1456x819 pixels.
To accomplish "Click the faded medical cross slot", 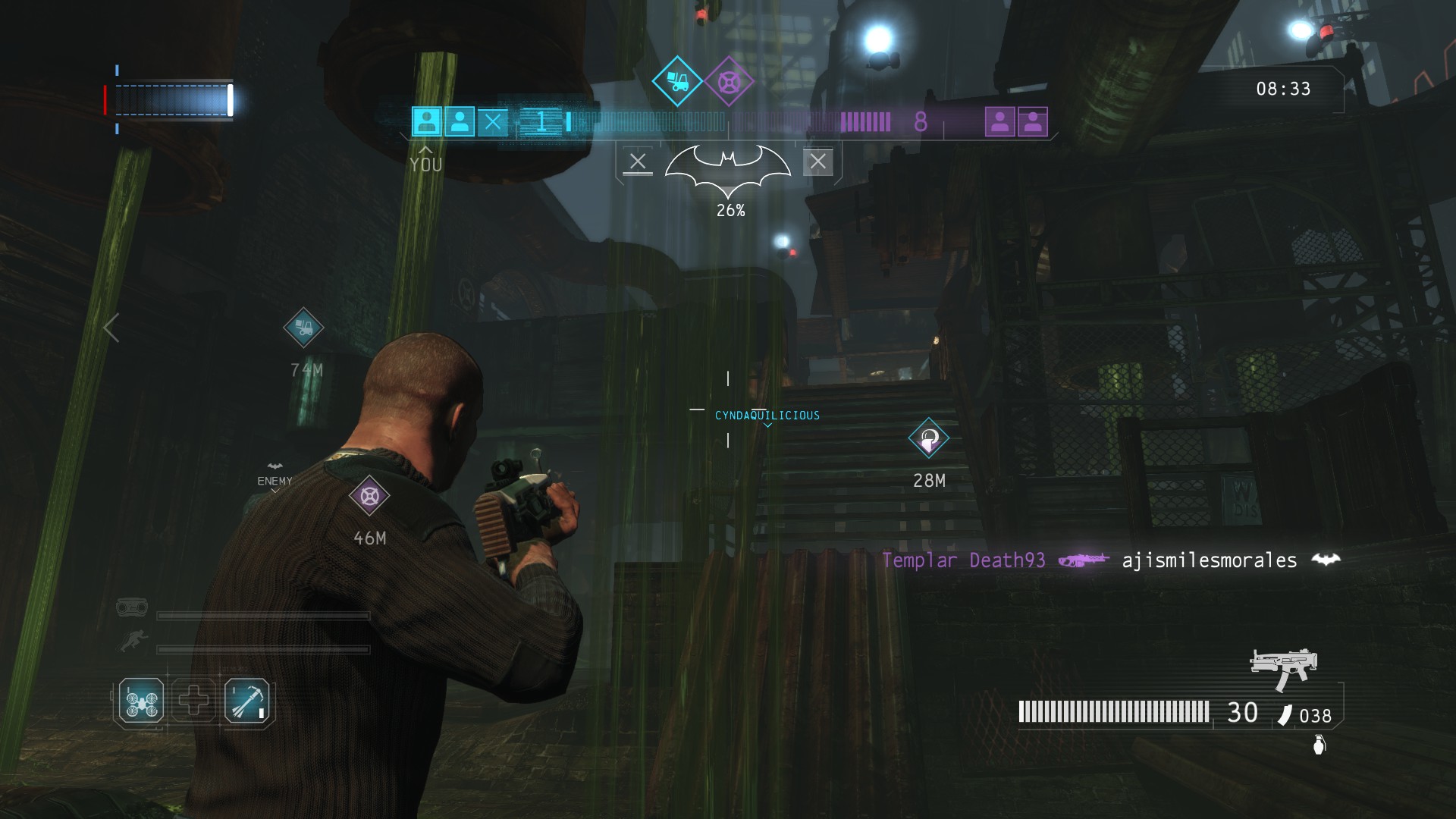I will point(194,701).
